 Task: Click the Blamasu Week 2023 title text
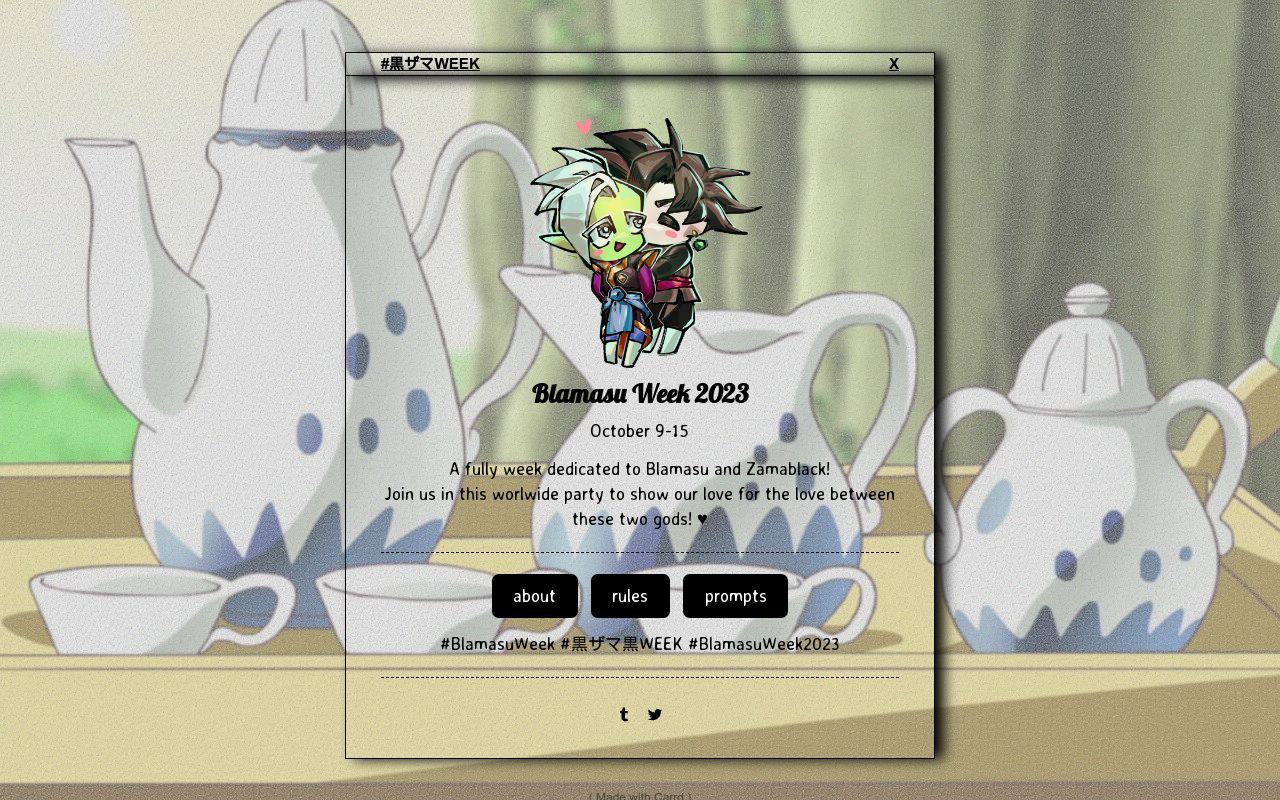click(x=640, y=393)
